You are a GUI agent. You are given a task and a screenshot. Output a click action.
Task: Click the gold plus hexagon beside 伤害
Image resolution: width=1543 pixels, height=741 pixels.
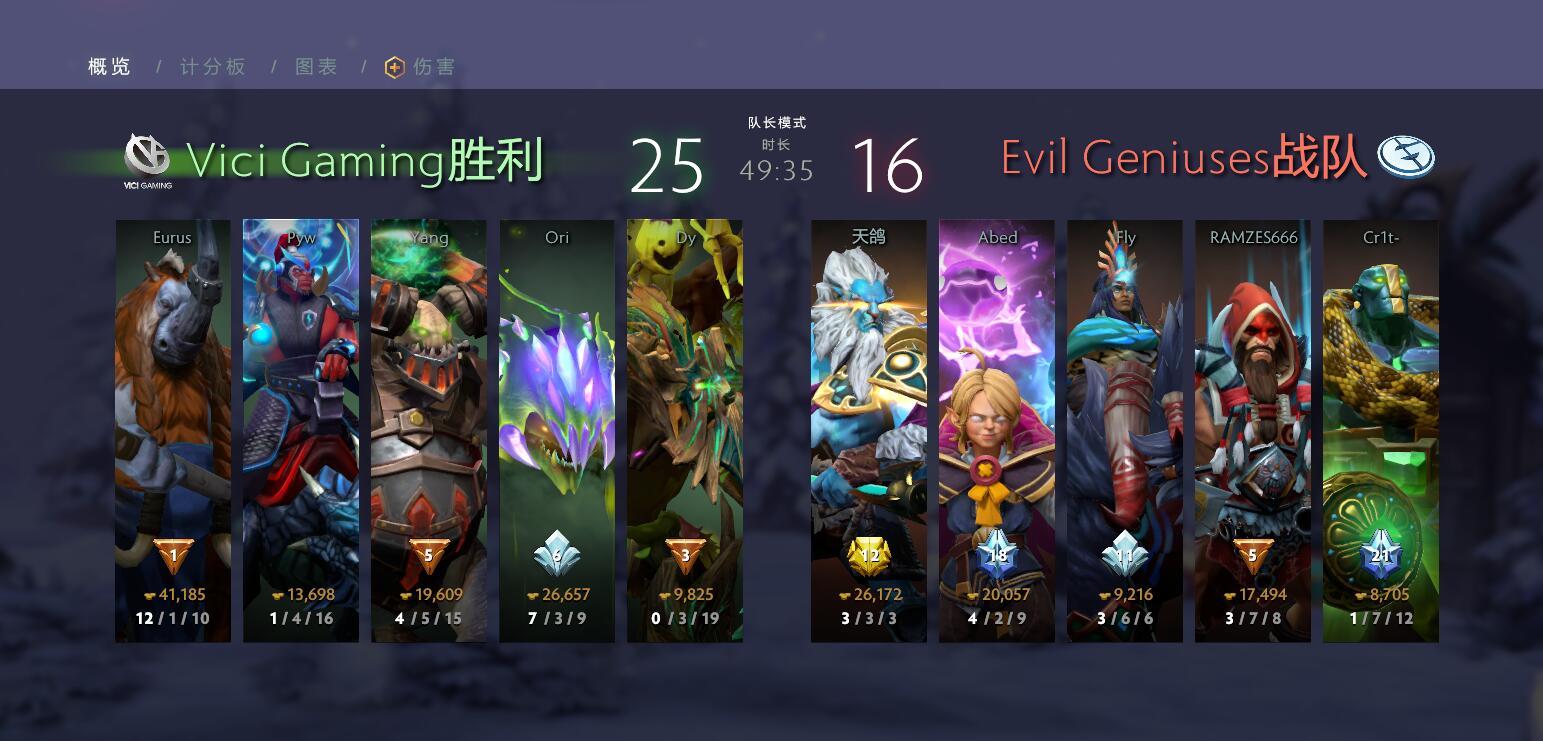click(393, 67)
